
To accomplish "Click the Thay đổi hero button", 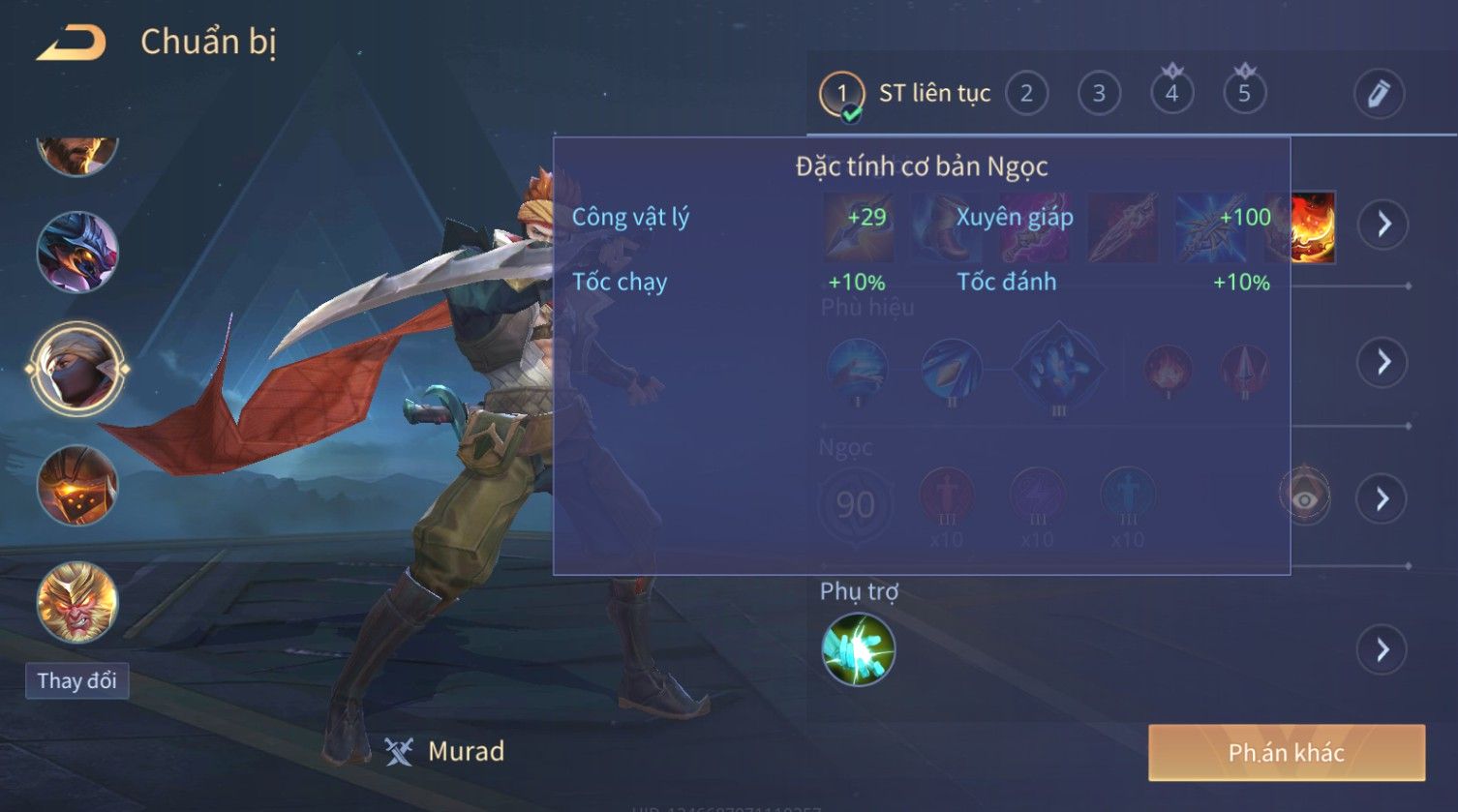I will pos(76,680).
